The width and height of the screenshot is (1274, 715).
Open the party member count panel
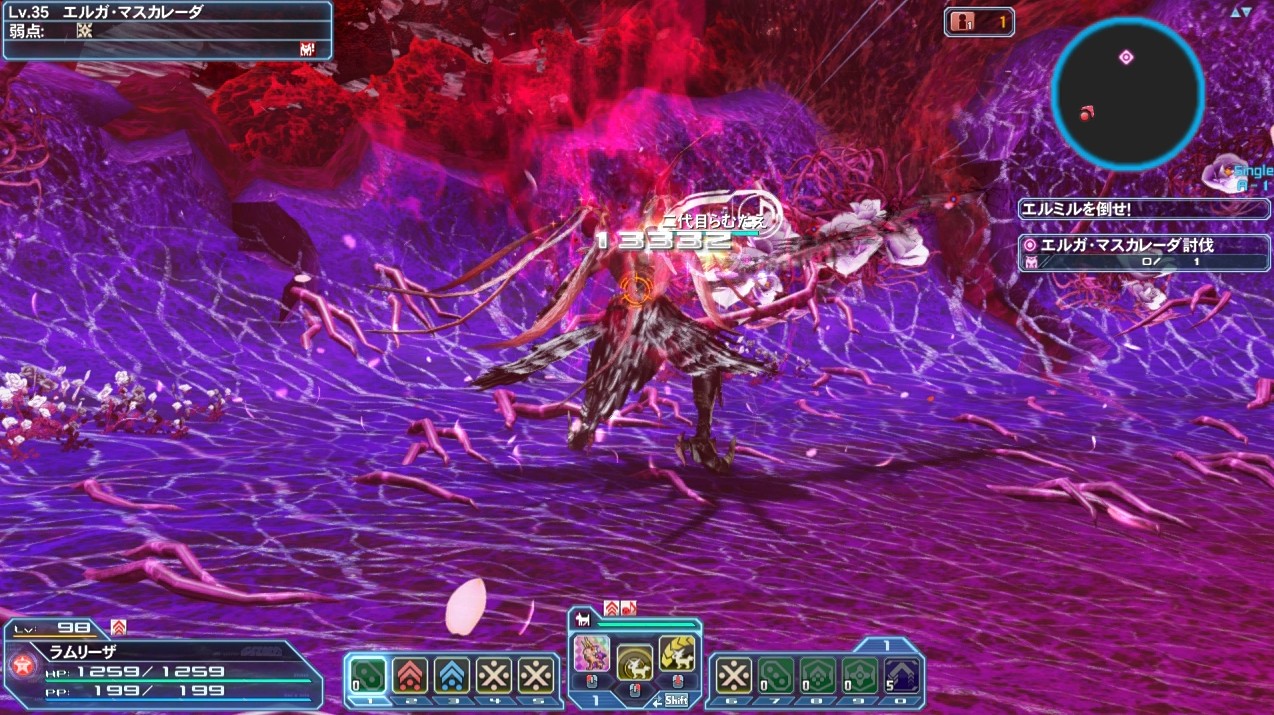pos(979,21)
